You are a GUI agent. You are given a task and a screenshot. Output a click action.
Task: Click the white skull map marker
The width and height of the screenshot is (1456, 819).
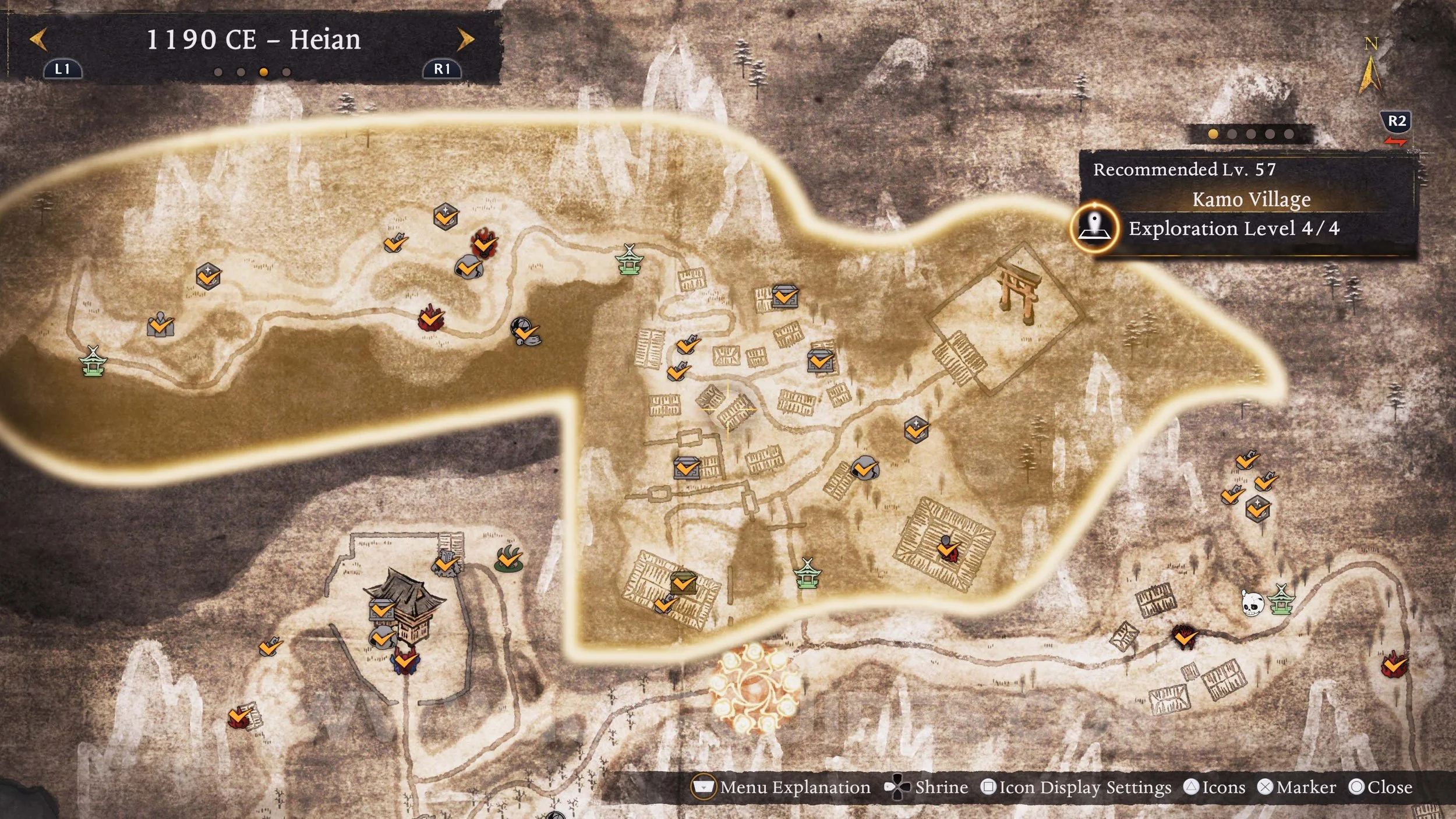click(1251, 603)
